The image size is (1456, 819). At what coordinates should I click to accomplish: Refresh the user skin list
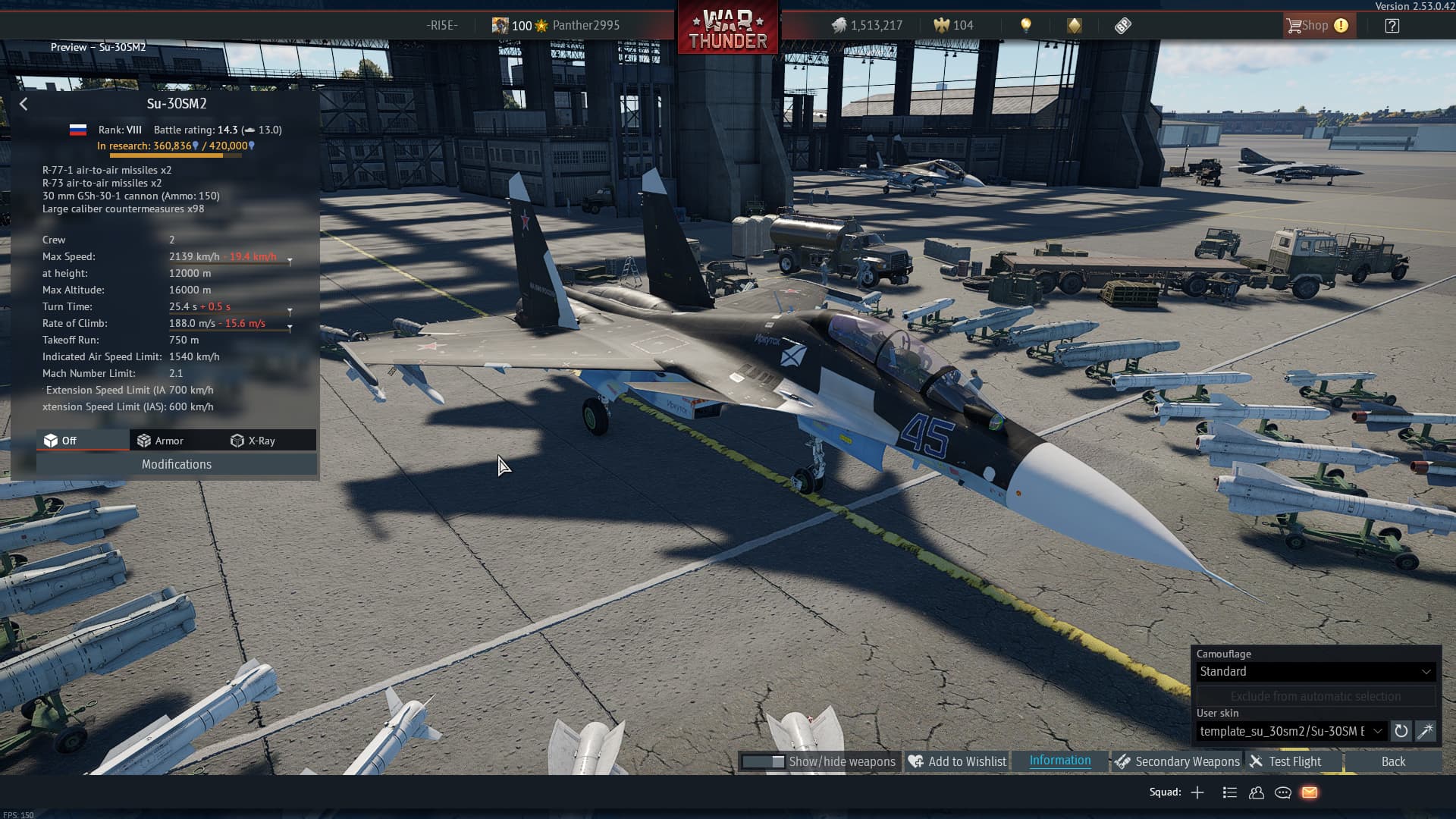[1401, 731]
